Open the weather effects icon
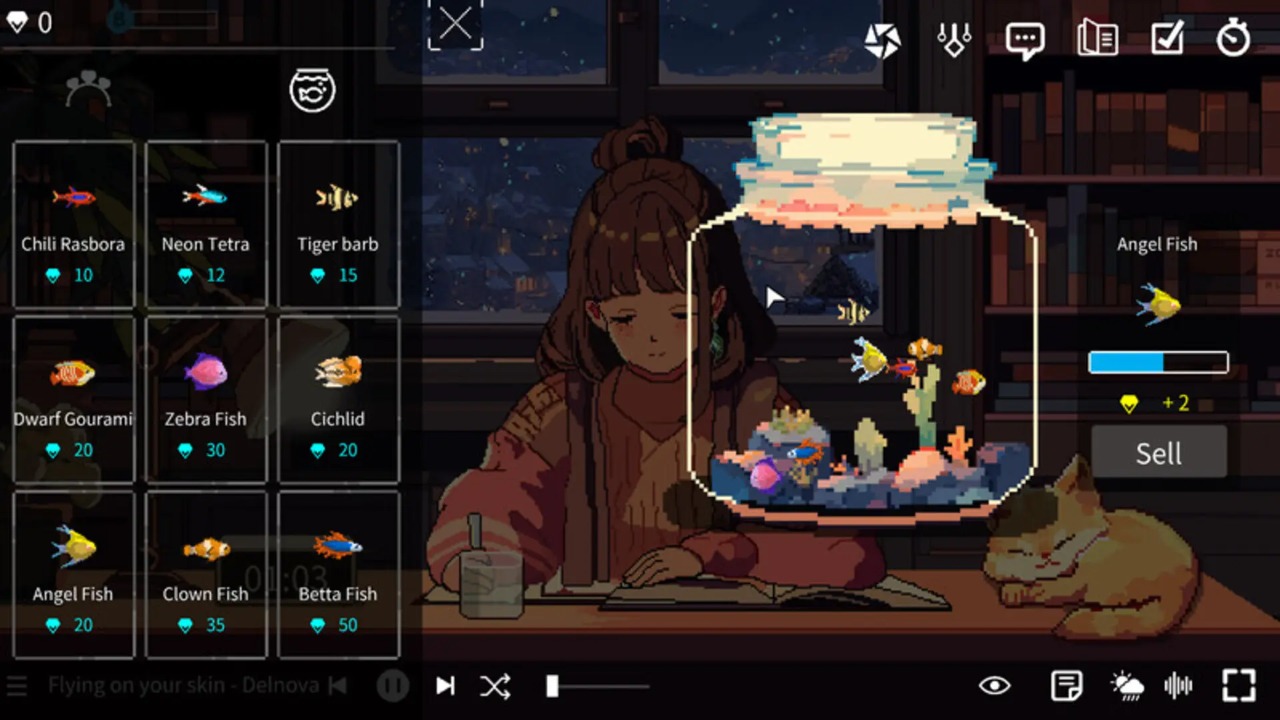This screenshot has height=720, width=1280. (x=1126, y=686)
